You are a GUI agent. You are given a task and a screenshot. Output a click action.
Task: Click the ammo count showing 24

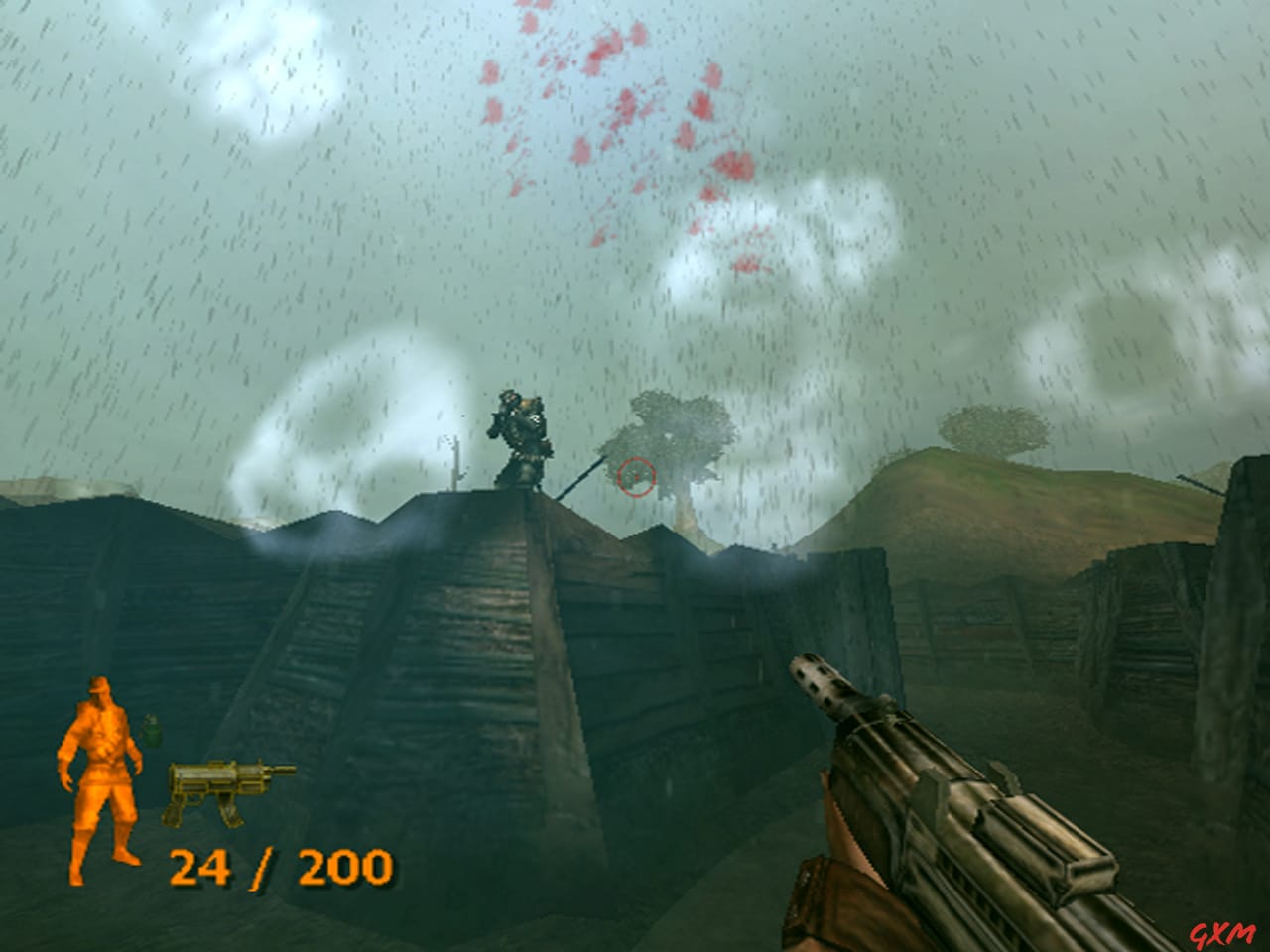pos(202,866)
